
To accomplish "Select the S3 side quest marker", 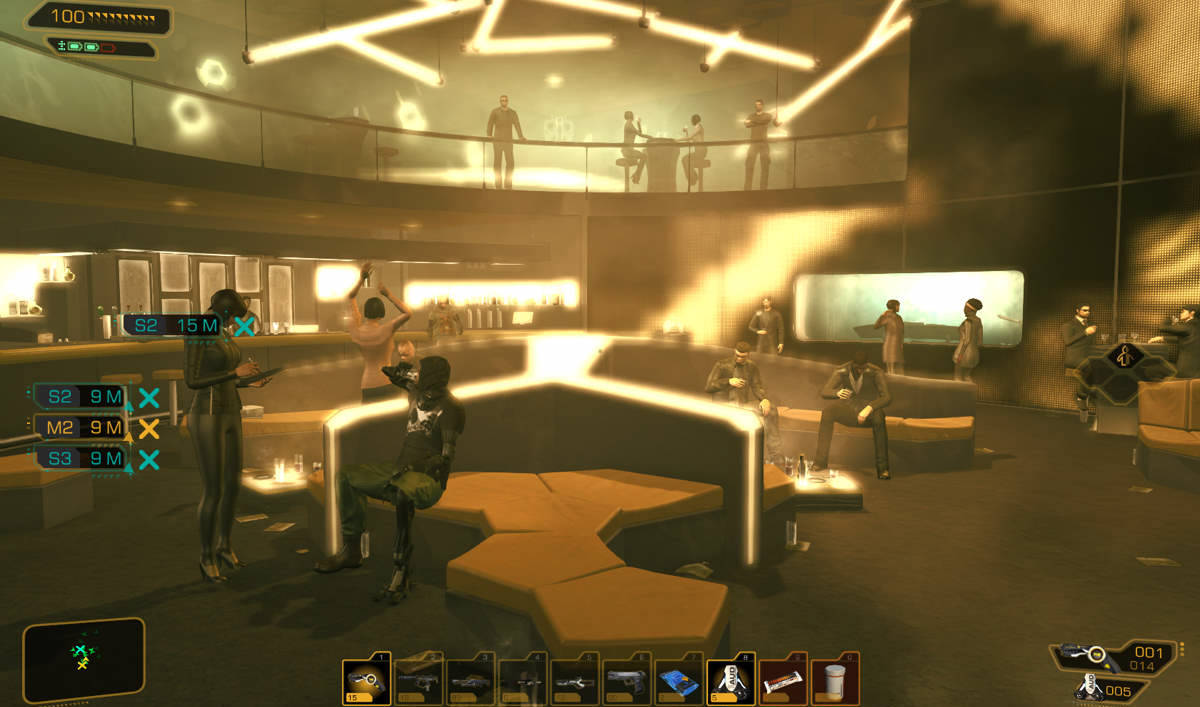I will pyautogui.click(x=79, y=459).
